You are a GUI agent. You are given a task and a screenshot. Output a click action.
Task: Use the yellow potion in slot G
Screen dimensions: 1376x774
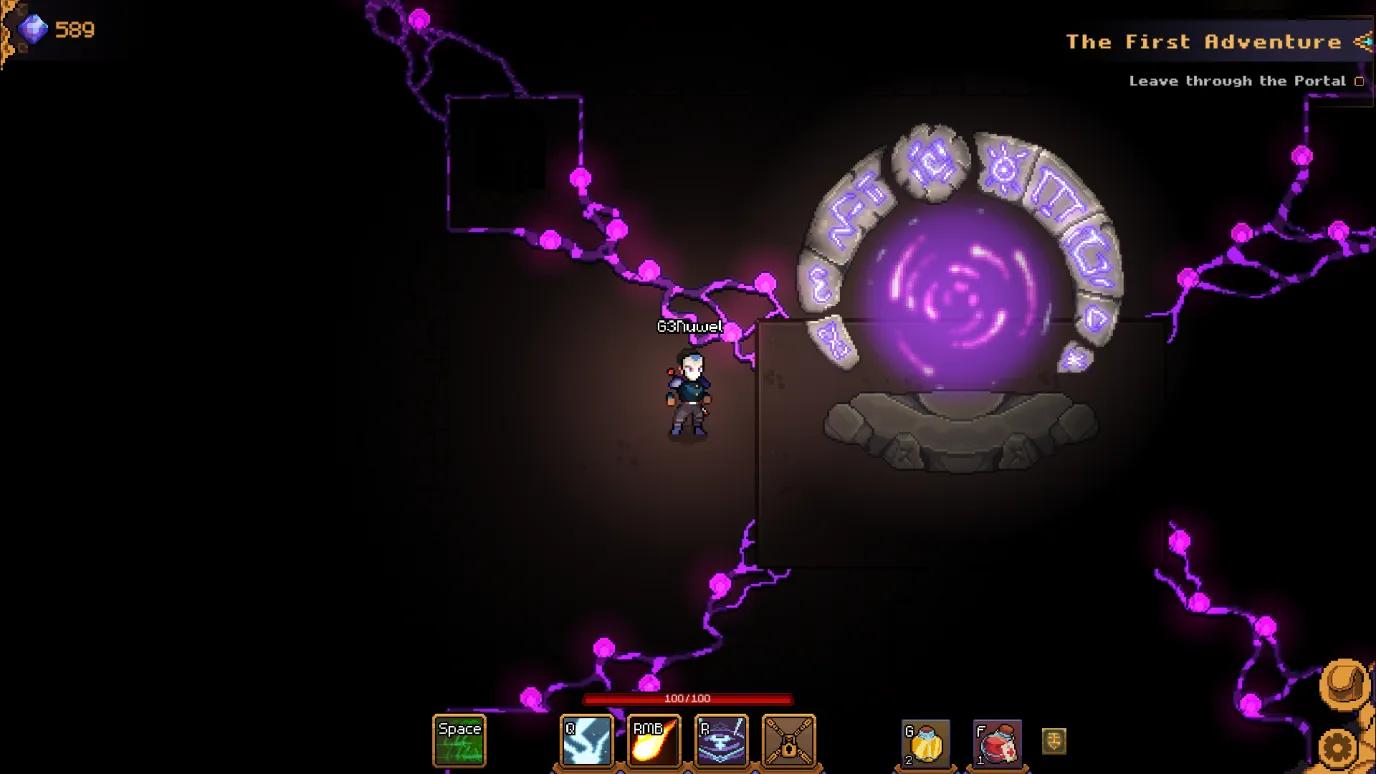coord(925,744)
